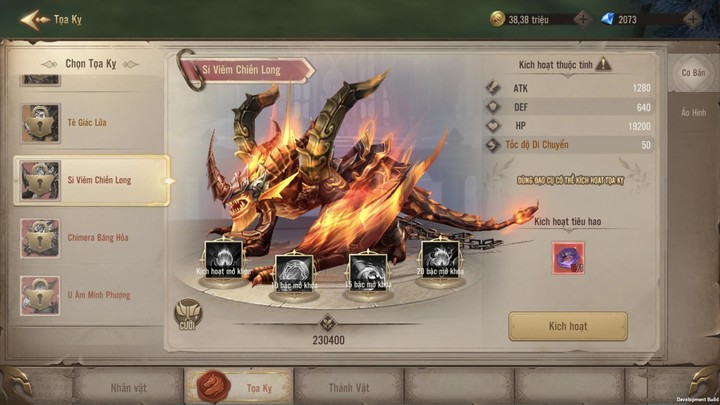Pick U Ám Minh Phượng mount
This screenshot has width=720, height=405.
click(x=90, y=295)
